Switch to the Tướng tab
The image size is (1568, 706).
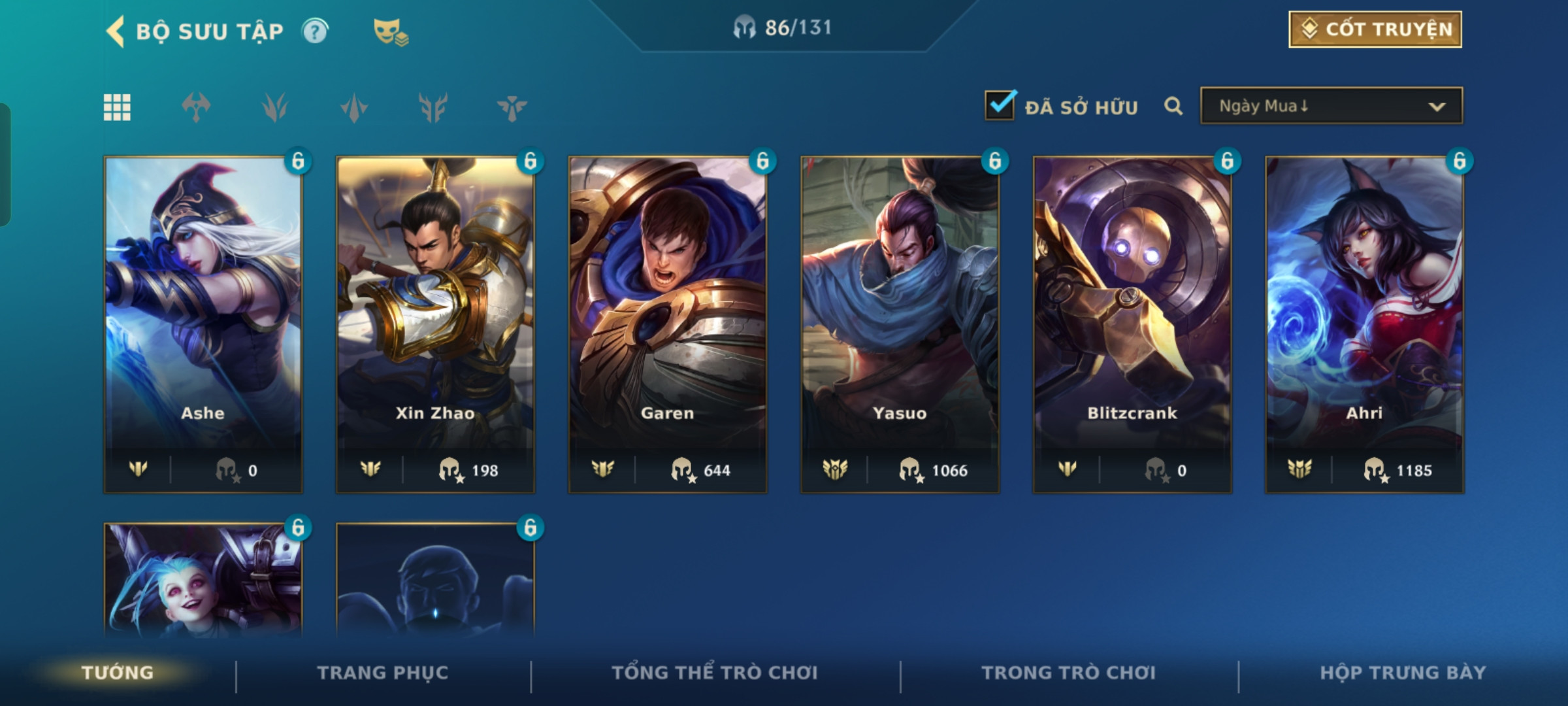point(118,673)
